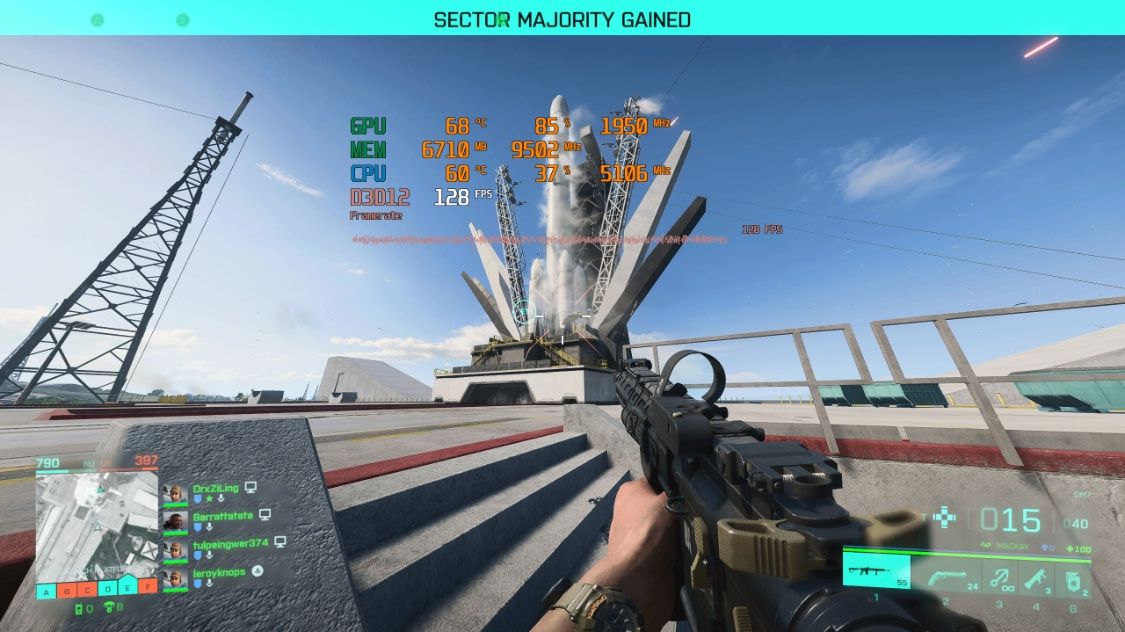Select squad member tulpeingwer374
1125x632 pixels.
231,544
